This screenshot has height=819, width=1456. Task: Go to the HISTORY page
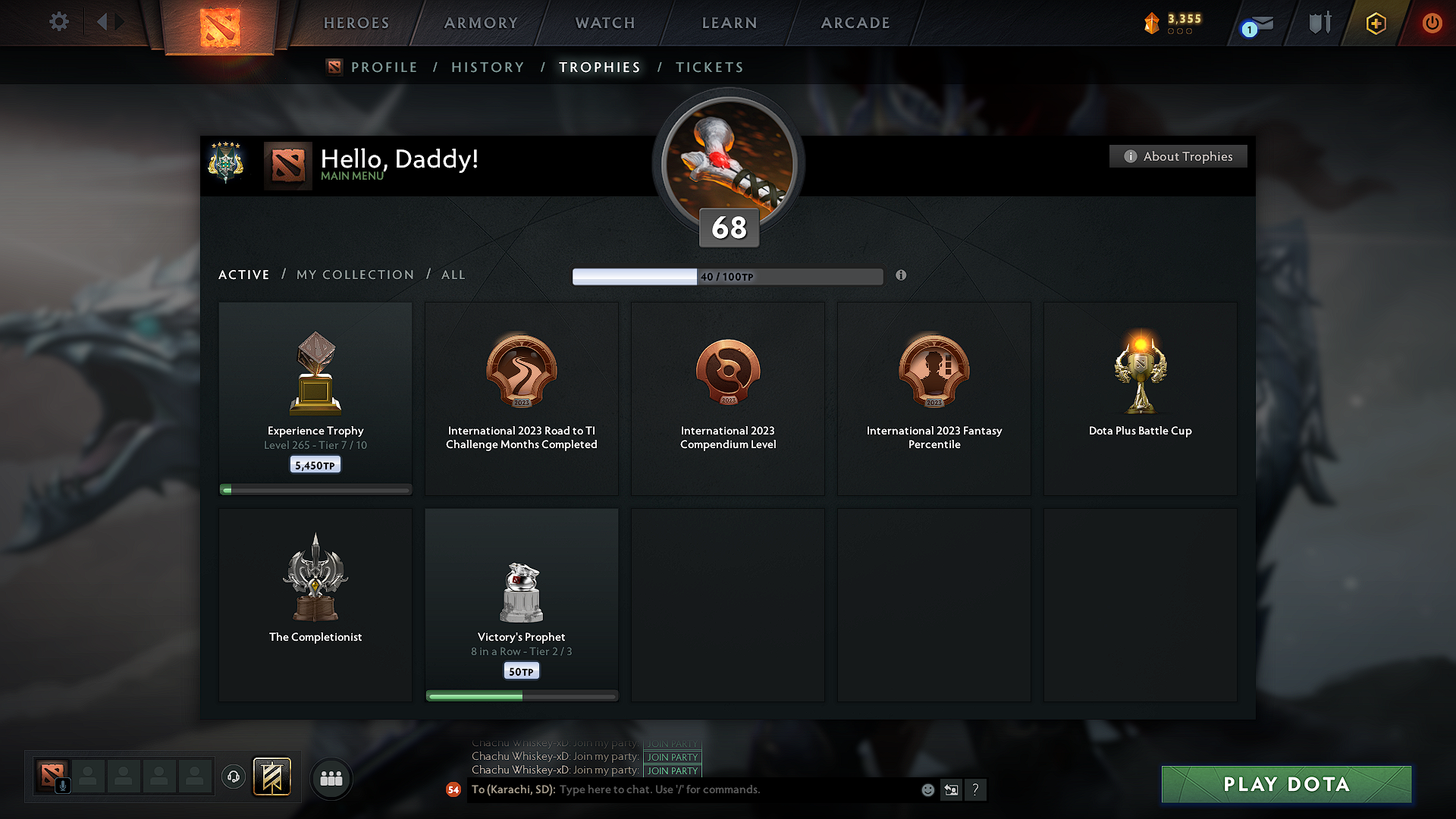click(488, 67)
